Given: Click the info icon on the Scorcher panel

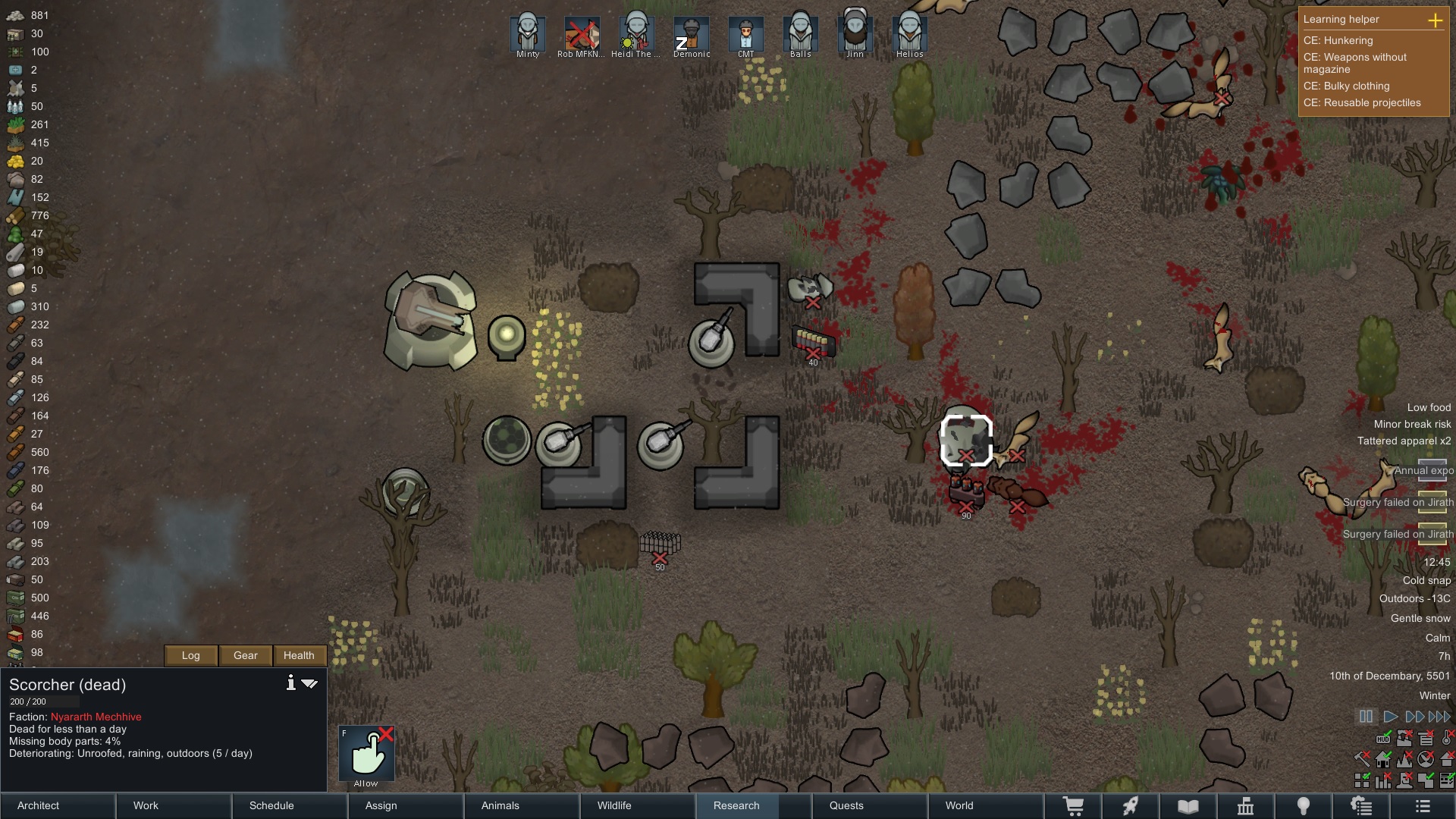Looking at the screenshot, I should pos(290,683).
